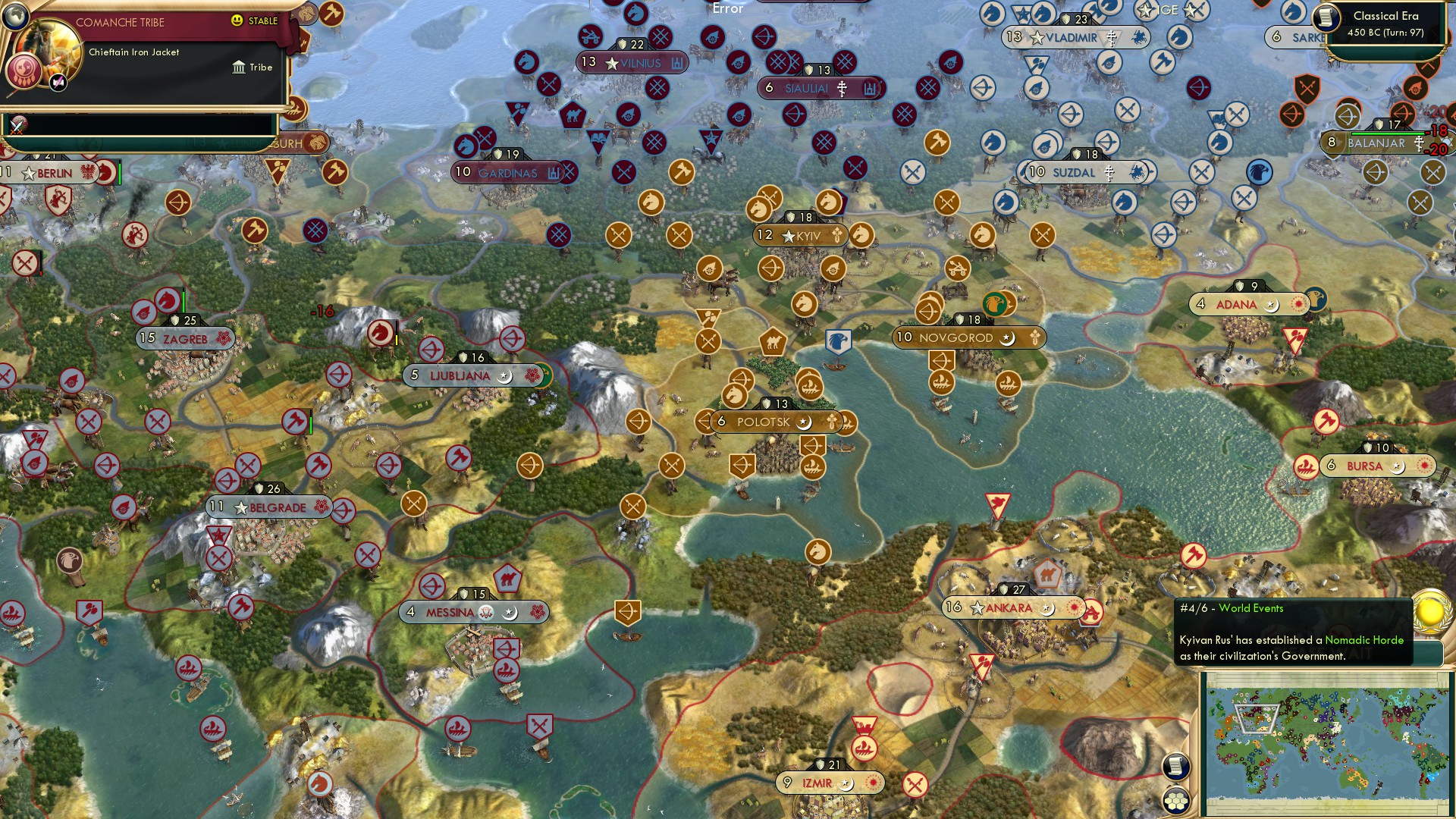Click the globe strategic view button above the leader portrait
Viewport: 1456px width, 819px height.
click(15, 17)
